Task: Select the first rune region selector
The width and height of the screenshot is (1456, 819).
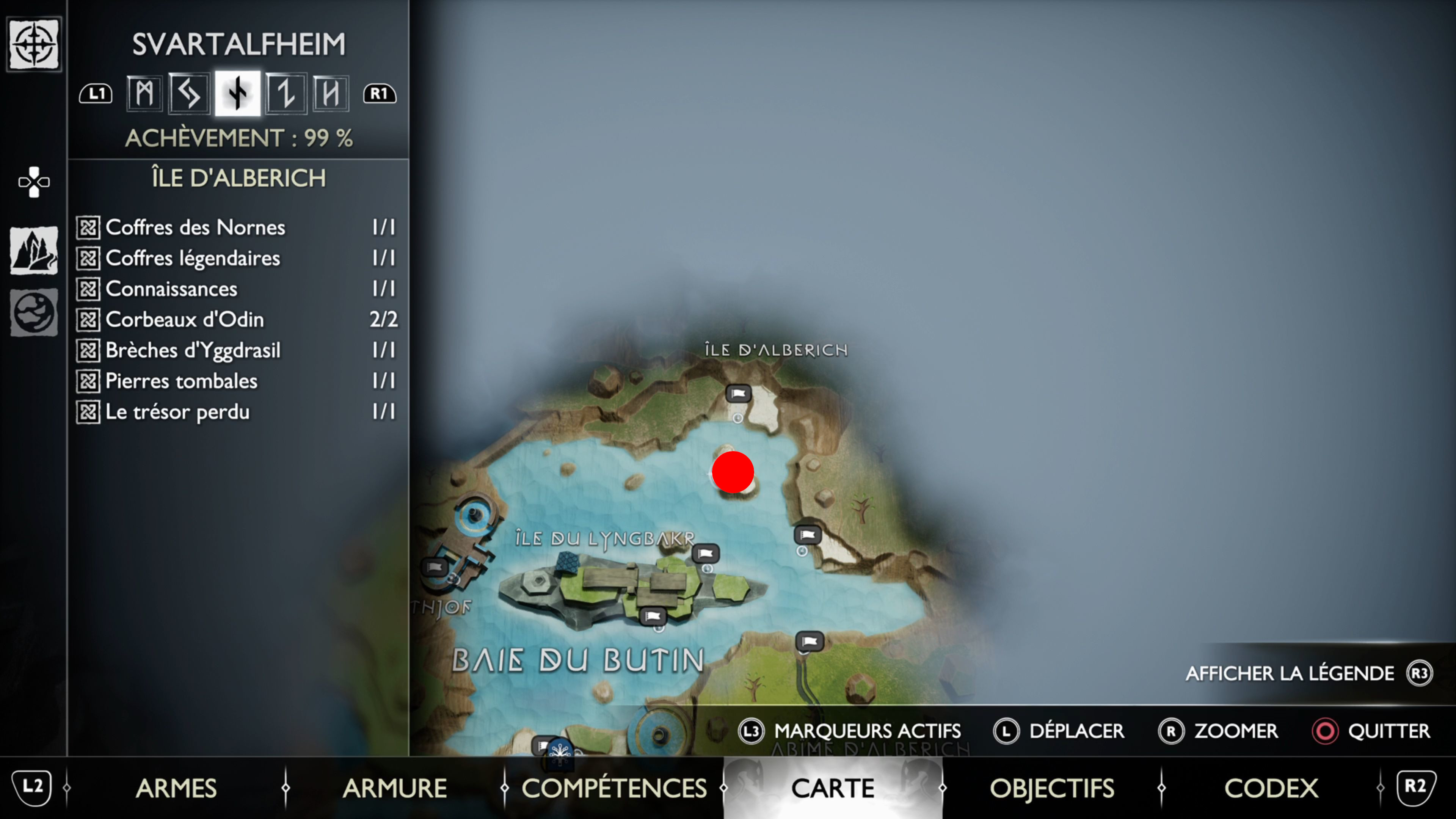Action: point(144,93)
